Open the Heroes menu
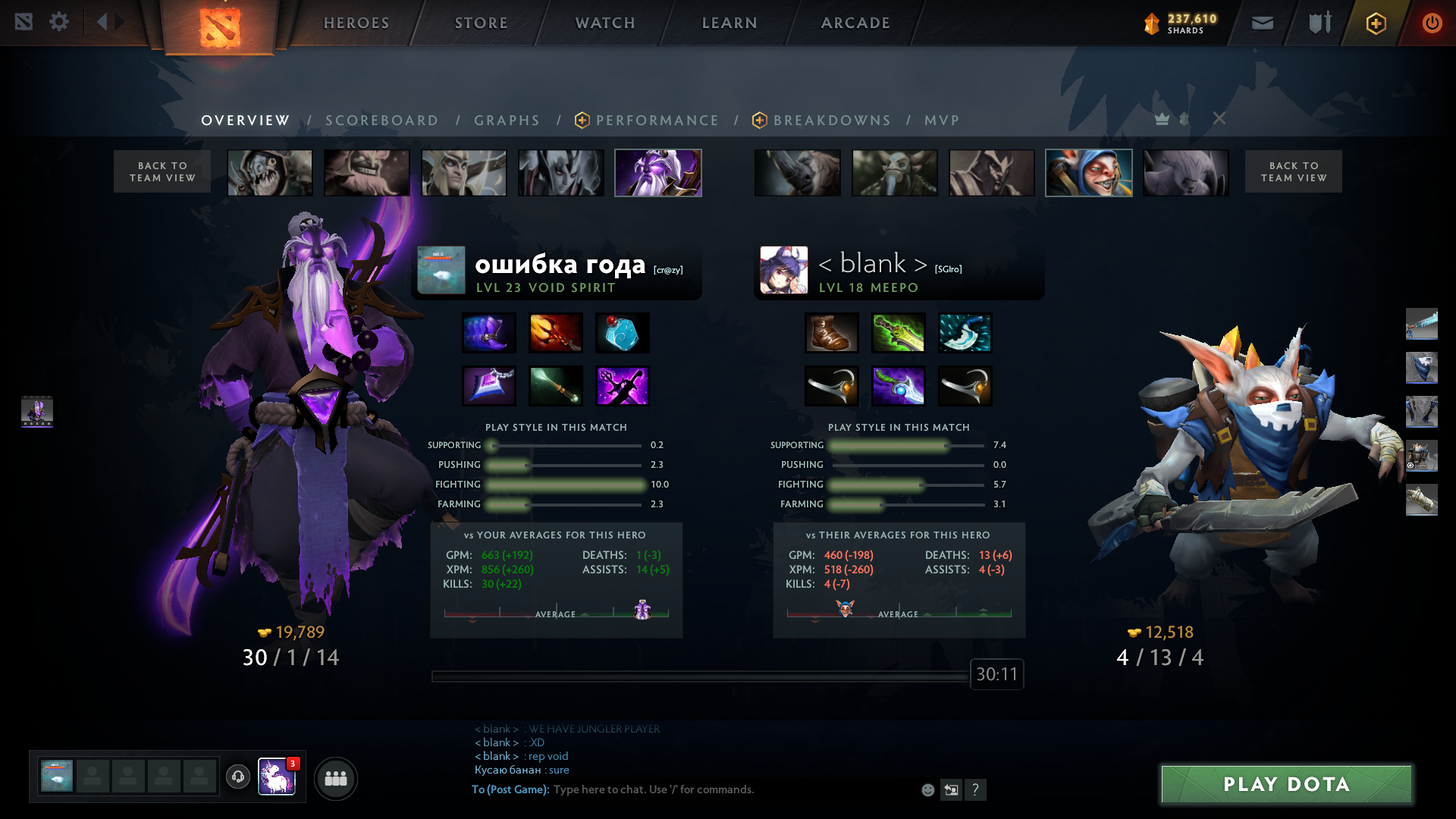The width and height of the screenshot is (1456, 819). 356,23
